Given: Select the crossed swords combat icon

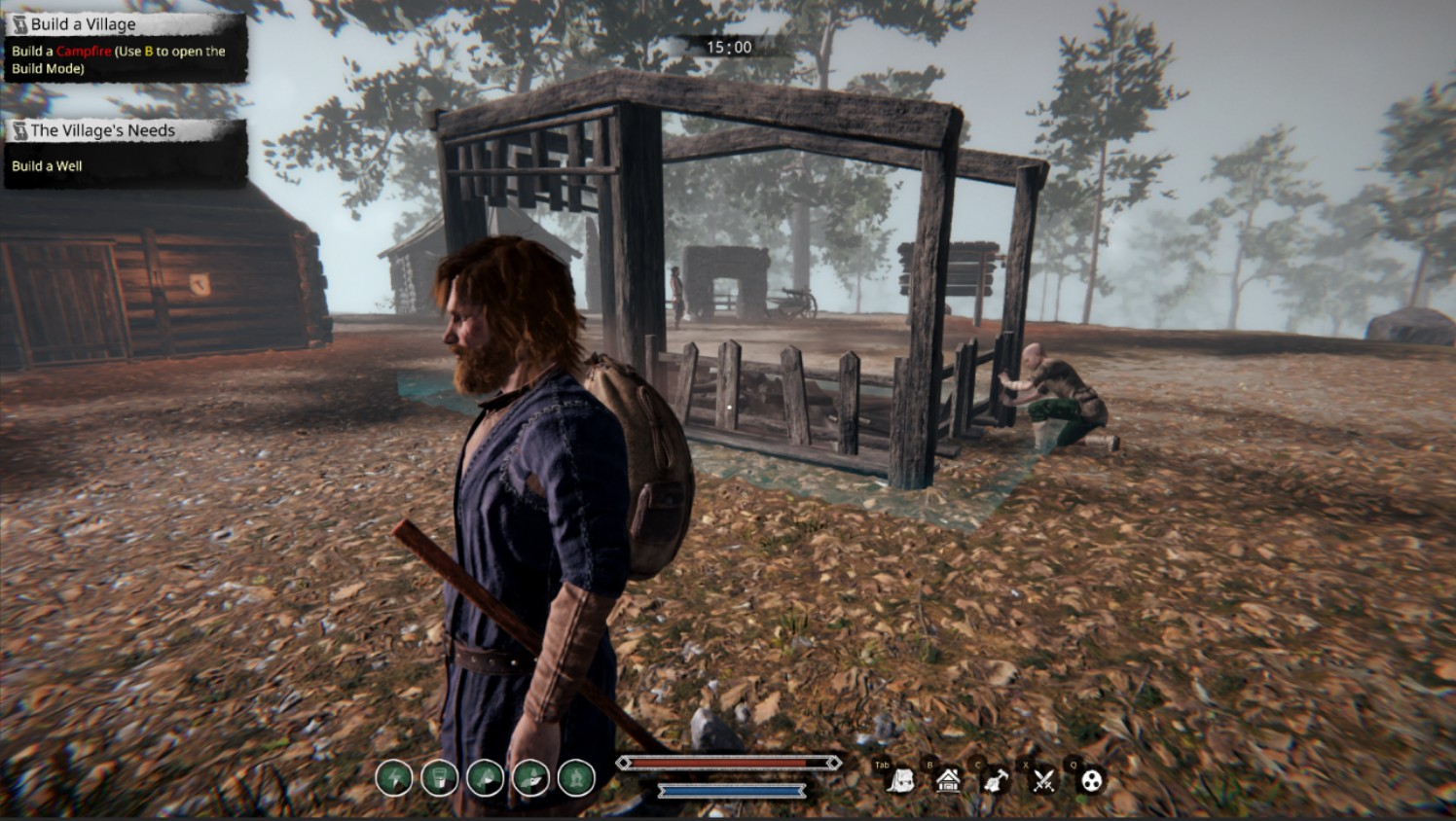Looking at the screenshot, I should point(1044,780).
